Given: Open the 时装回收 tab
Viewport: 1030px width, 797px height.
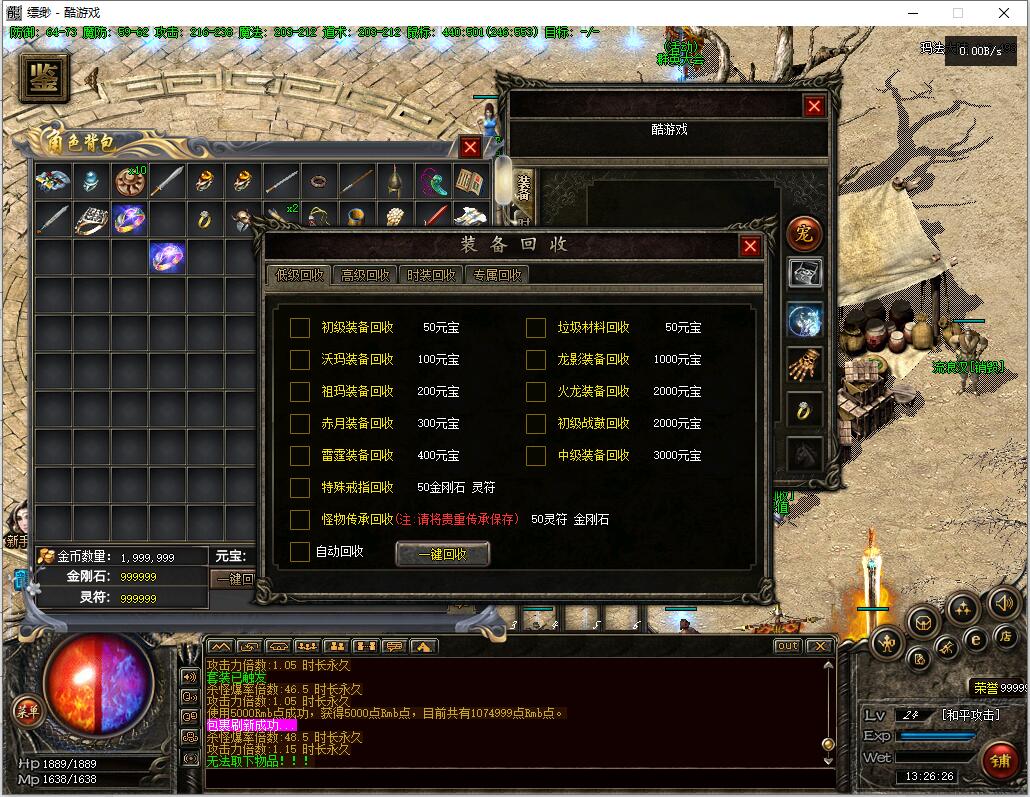Looking at the screenshot, I should (431, 275).
